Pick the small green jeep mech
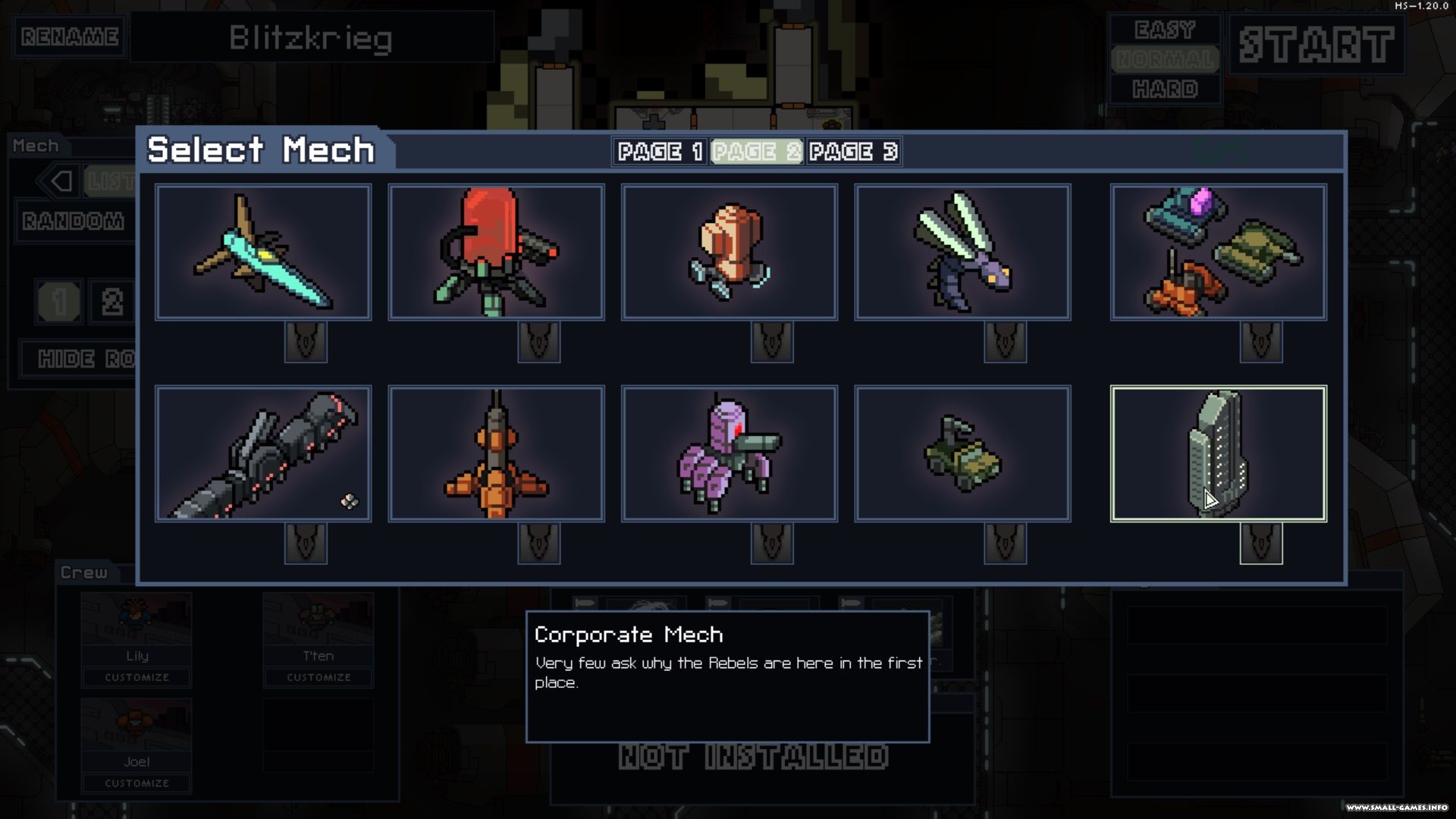This screenshot has width=1456, height=819. tap(962, 453)
